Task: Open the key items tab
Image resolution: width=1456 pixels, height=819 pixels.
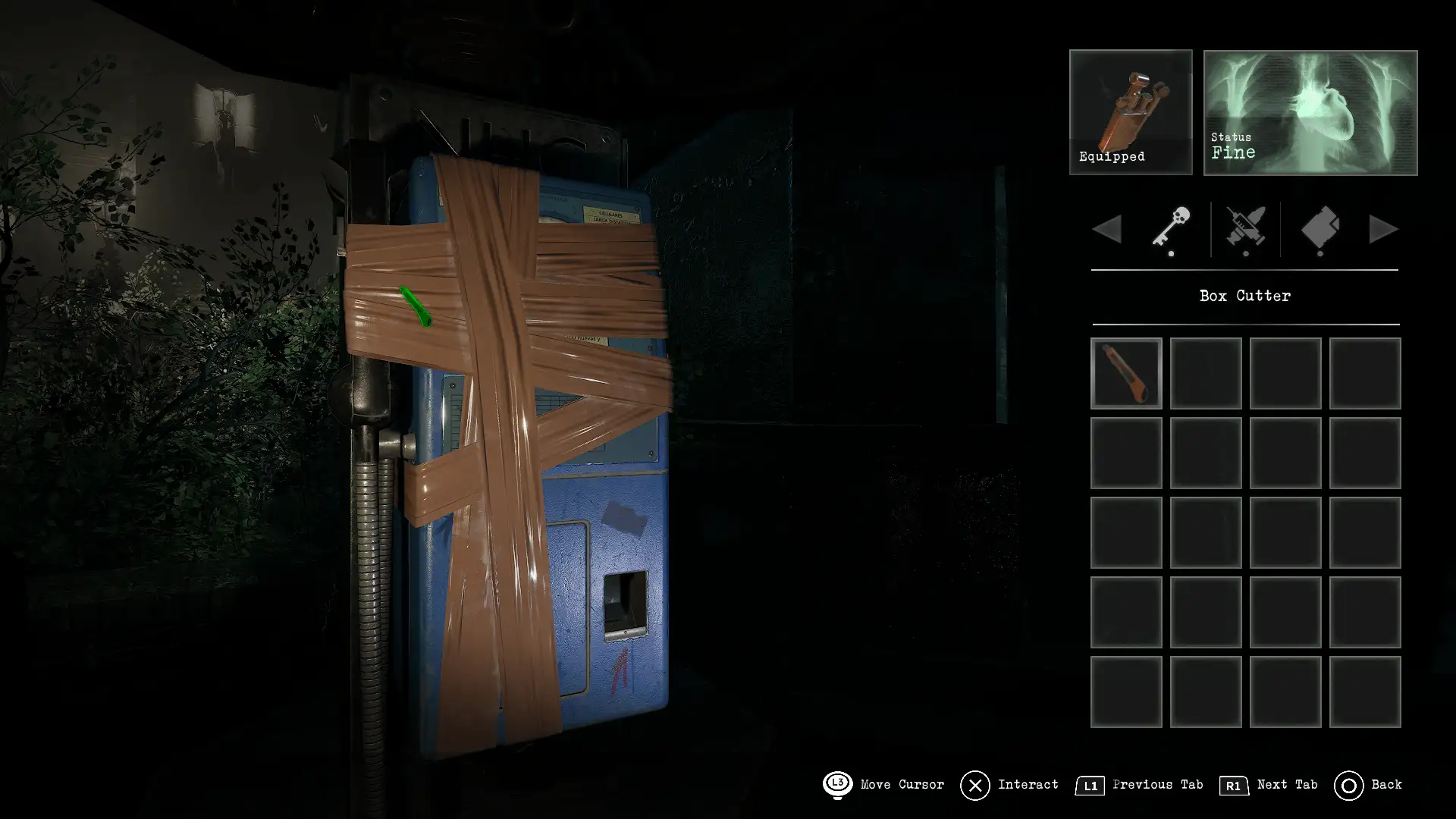Action: (x=1171, y=227)
